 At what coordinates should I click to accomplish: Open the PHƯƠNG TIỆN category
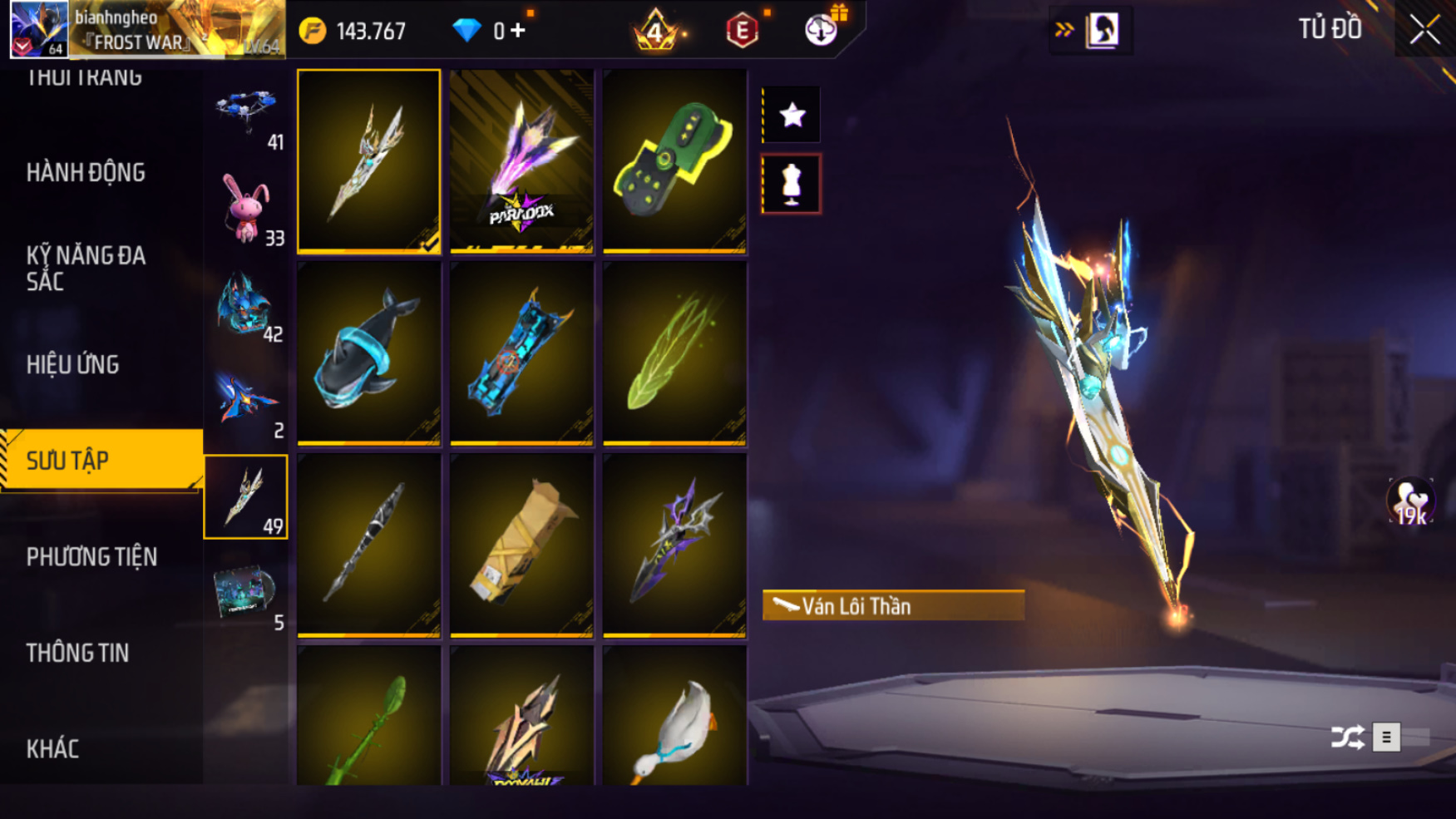[91, 557]
